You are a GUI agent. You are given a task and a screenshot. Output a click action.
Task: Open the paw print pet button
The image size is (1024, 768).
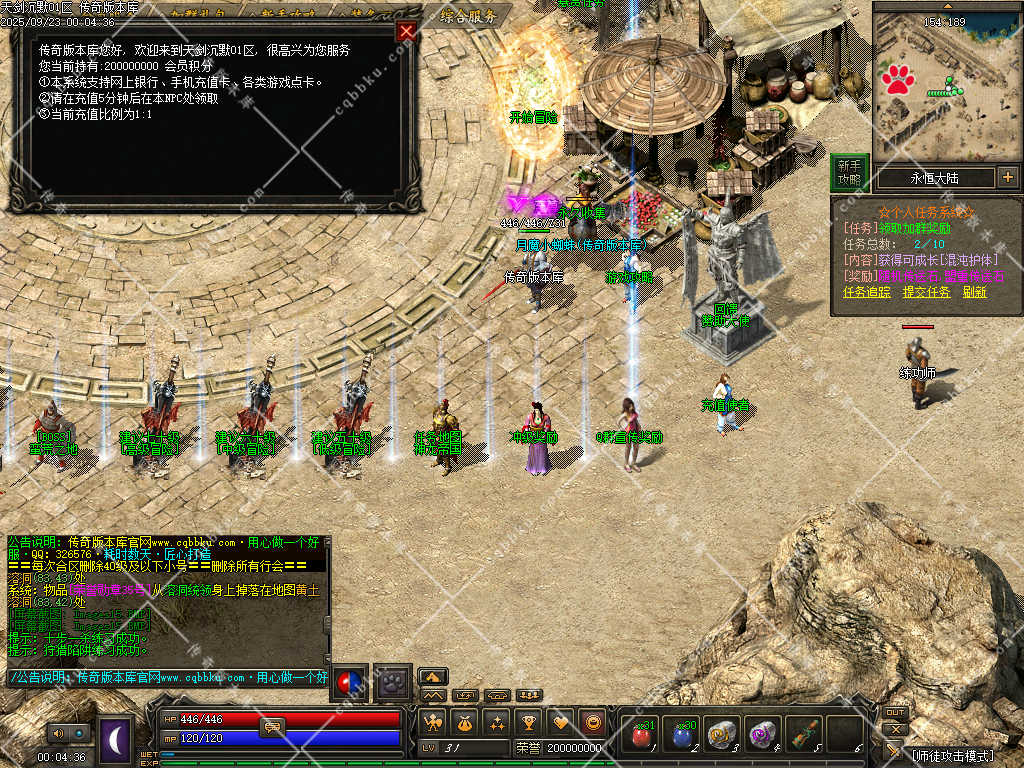click(x=393, y=681)
